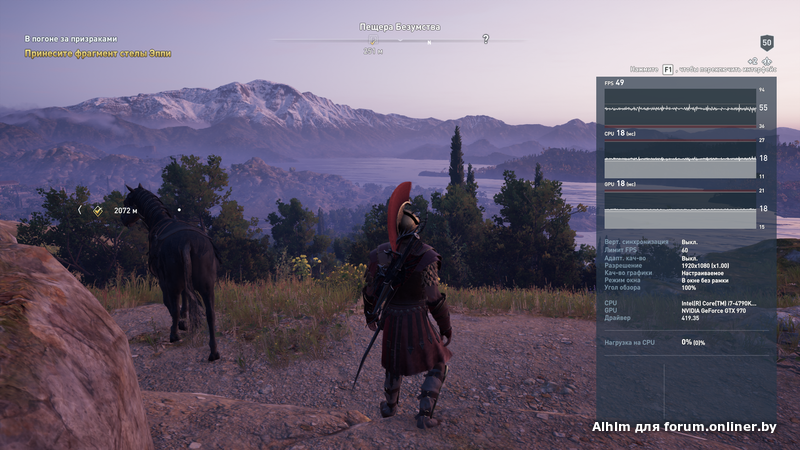Click the yellow quest waypoint marker

pos(98,211)
